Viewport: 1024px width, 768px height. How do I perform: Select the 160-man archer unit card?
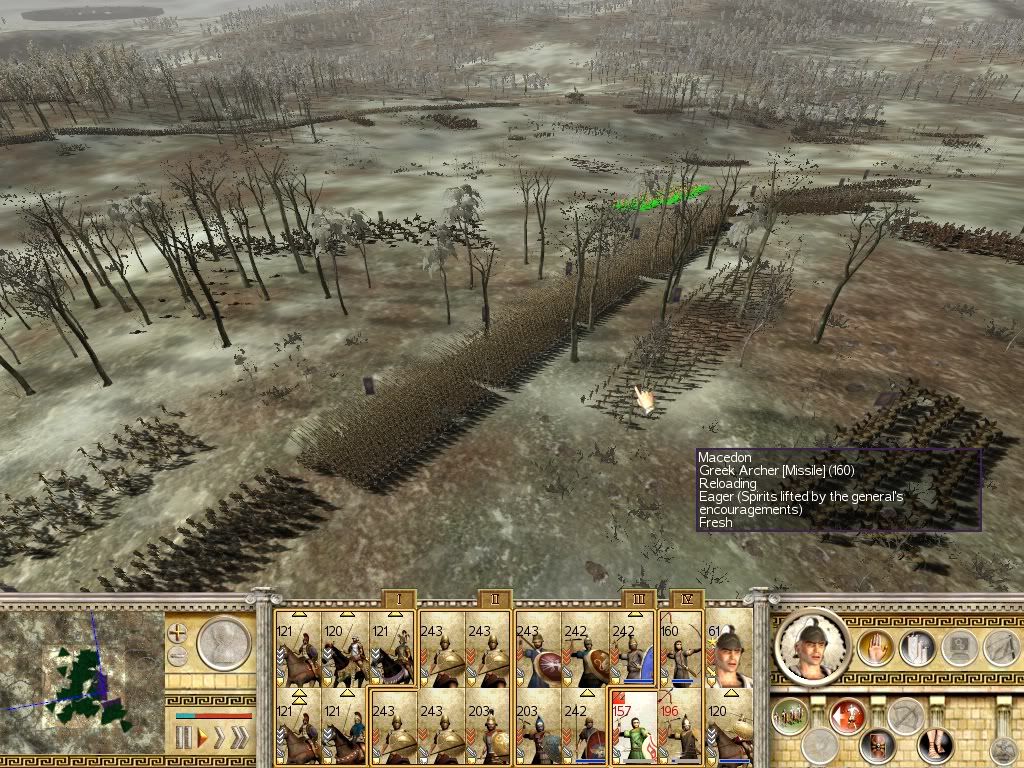(681, 649)
